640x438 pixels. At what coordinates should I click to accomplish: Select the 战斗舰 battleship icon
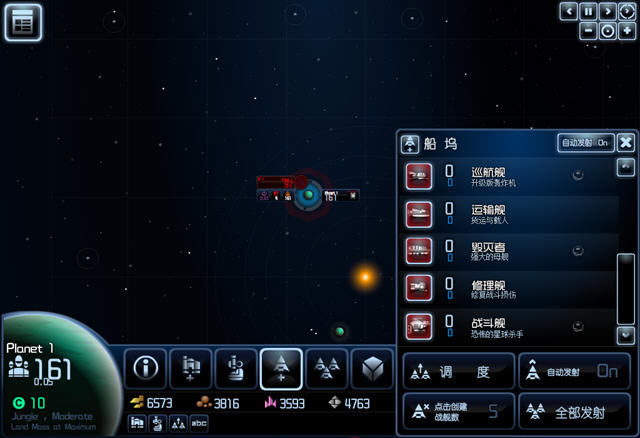419,324
